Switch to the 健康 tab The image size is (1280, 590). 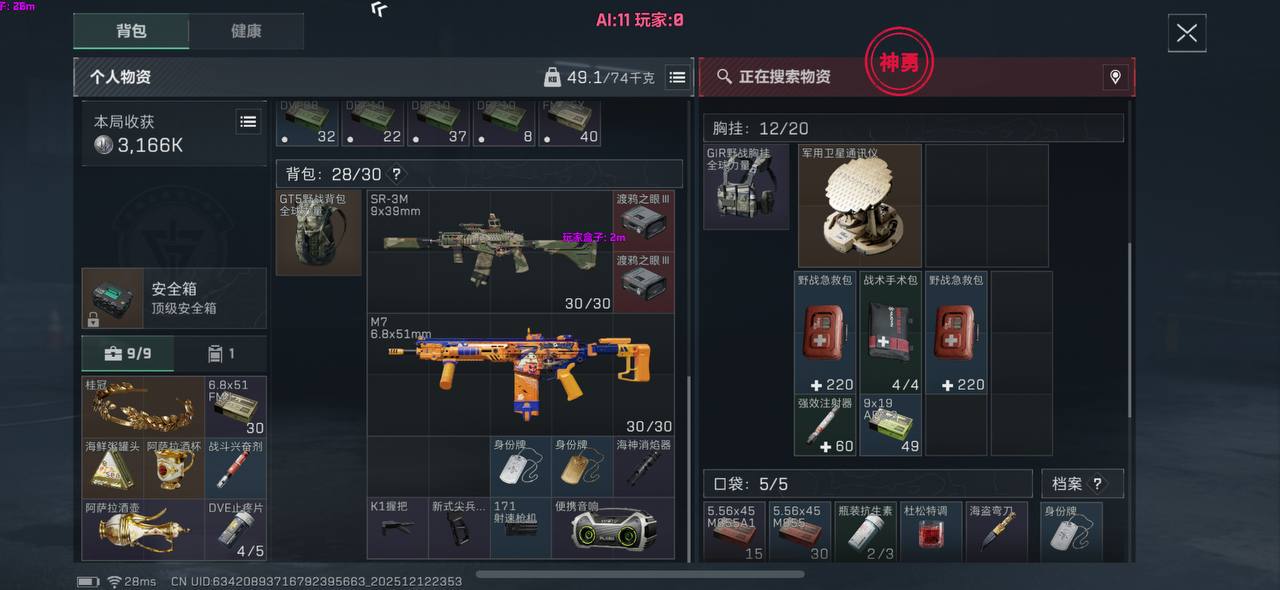[x=246, y=31]
